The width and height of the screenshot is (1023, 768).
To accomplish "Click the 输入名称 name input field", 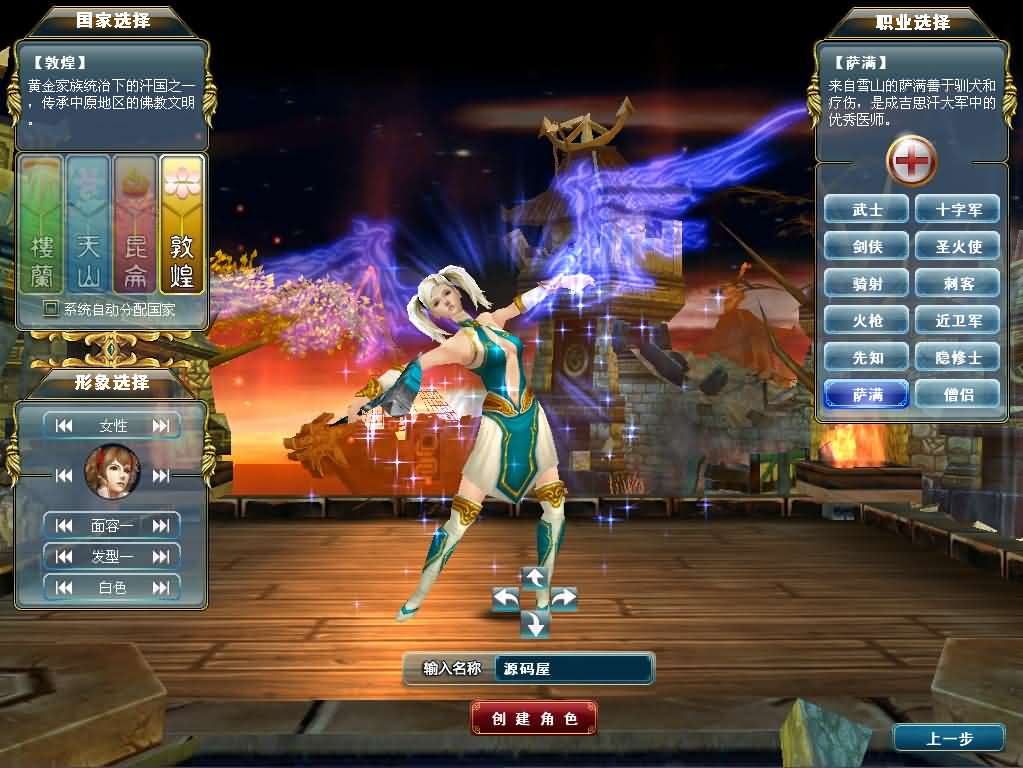I will 574,669.
